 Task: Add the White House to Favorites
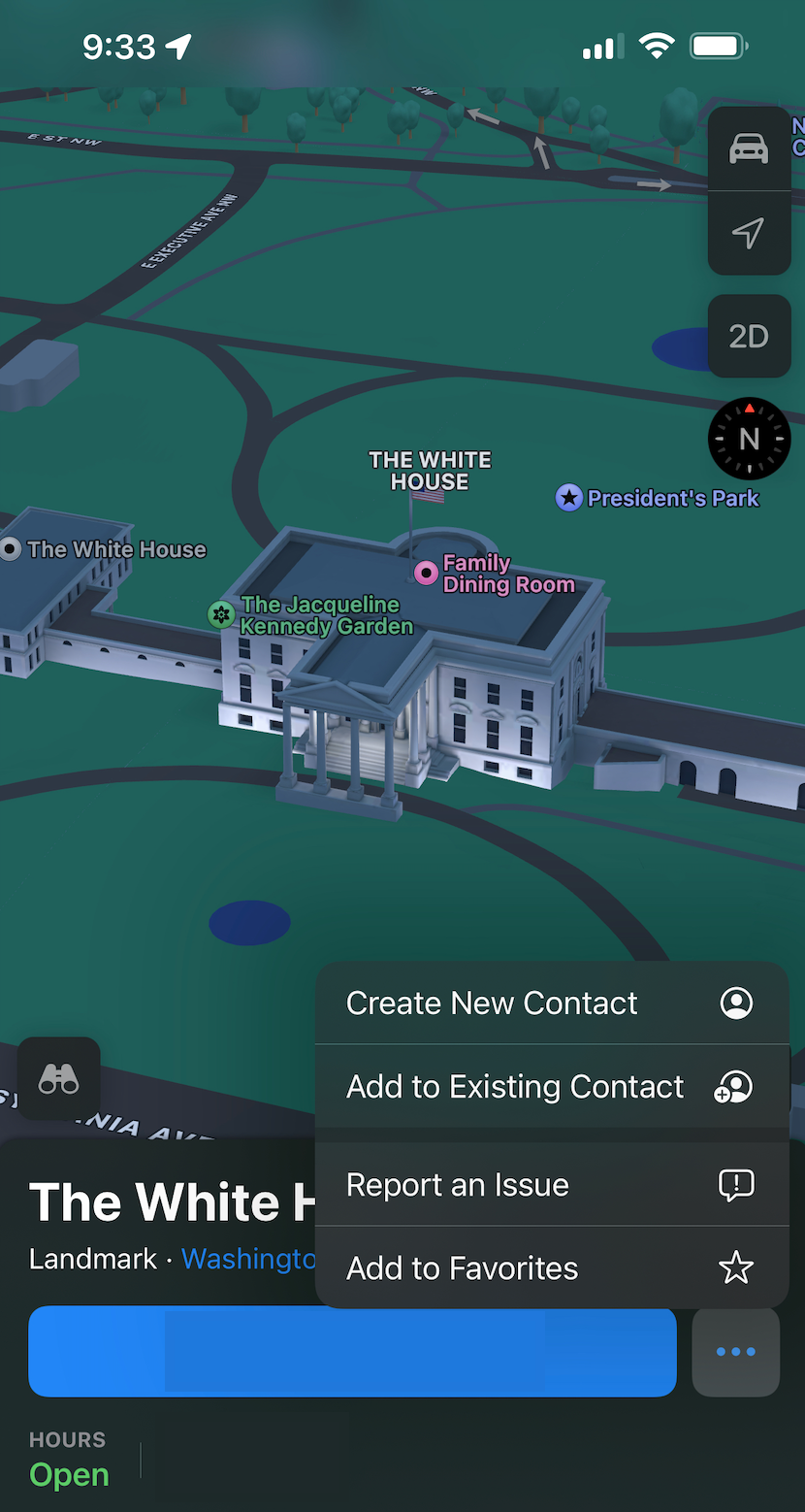pyautogui.click(x=551, y=1268)
